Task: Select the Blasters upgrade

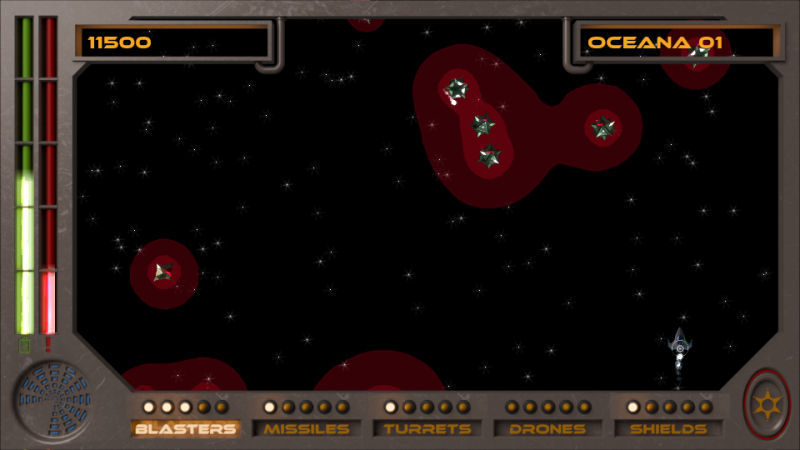Action: 186,429
